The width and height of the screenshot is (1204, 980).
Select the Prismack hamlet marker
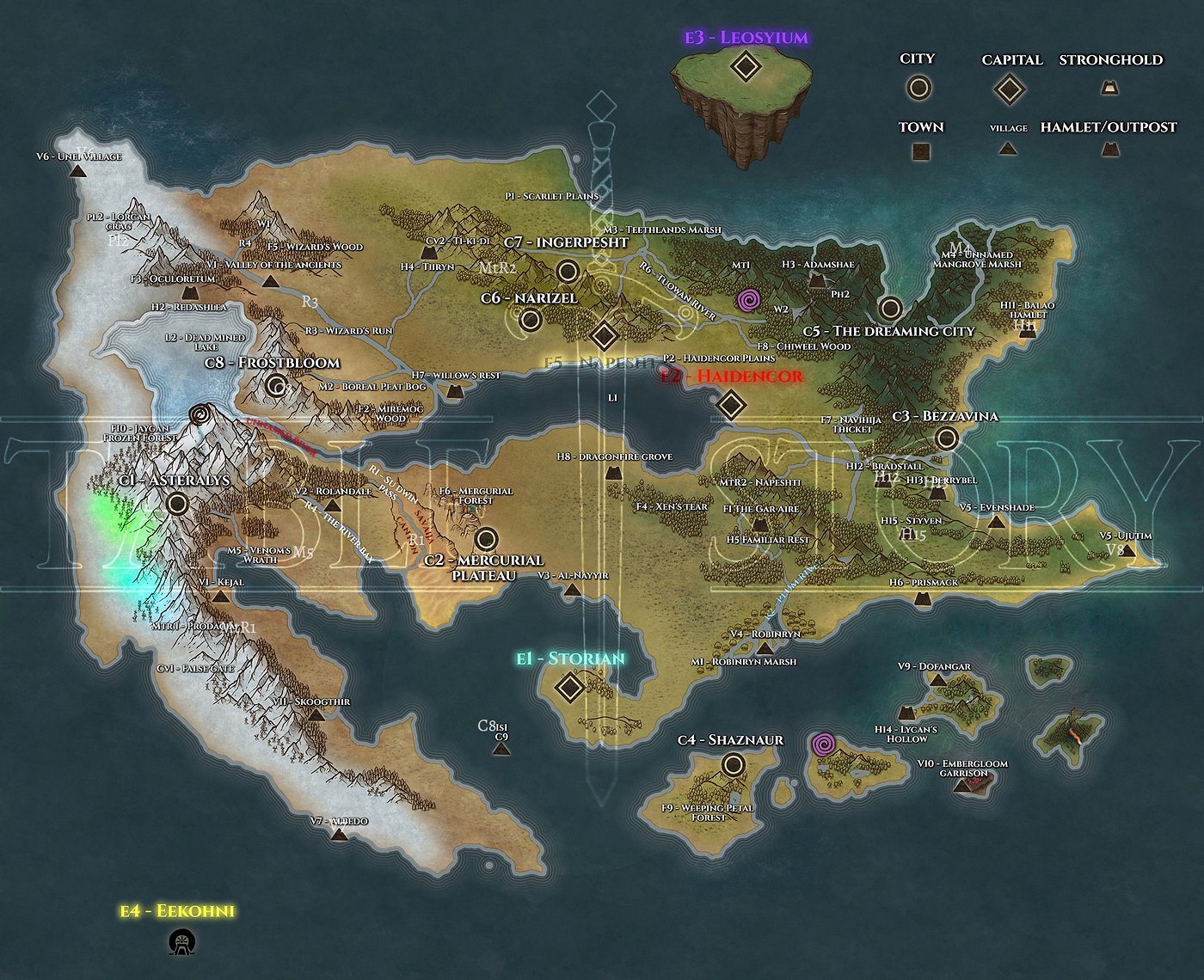tap(924, 599)
